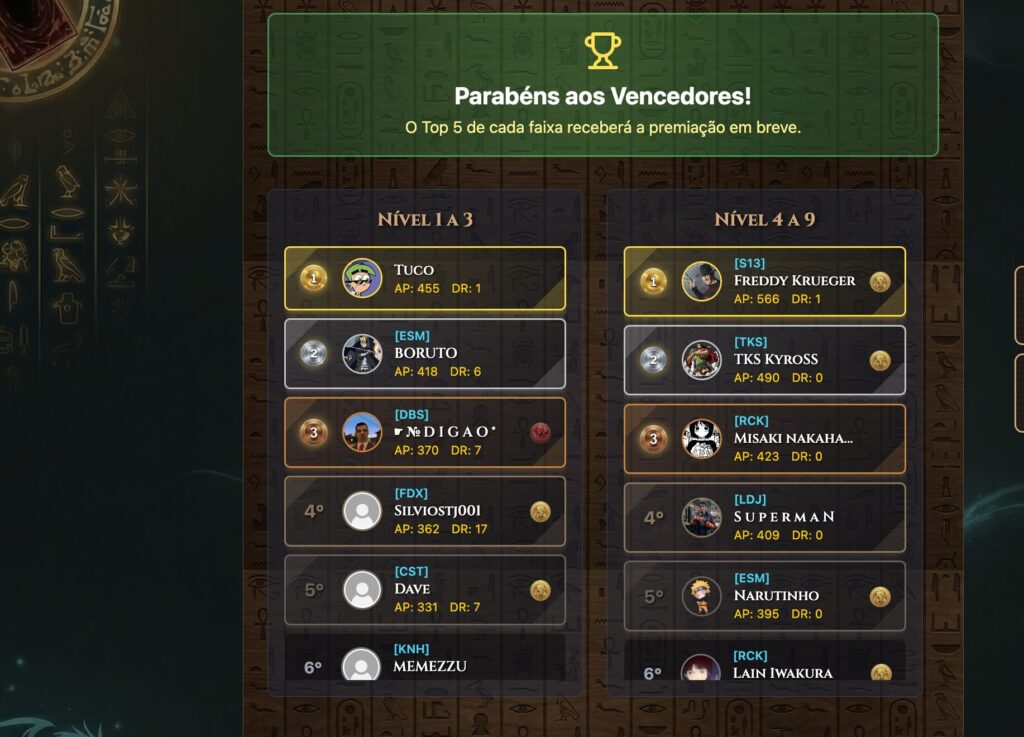1024x737 pixels.
Task: Click the gold coin beside TKS KyroSS
Action: (x=880, y=360)
